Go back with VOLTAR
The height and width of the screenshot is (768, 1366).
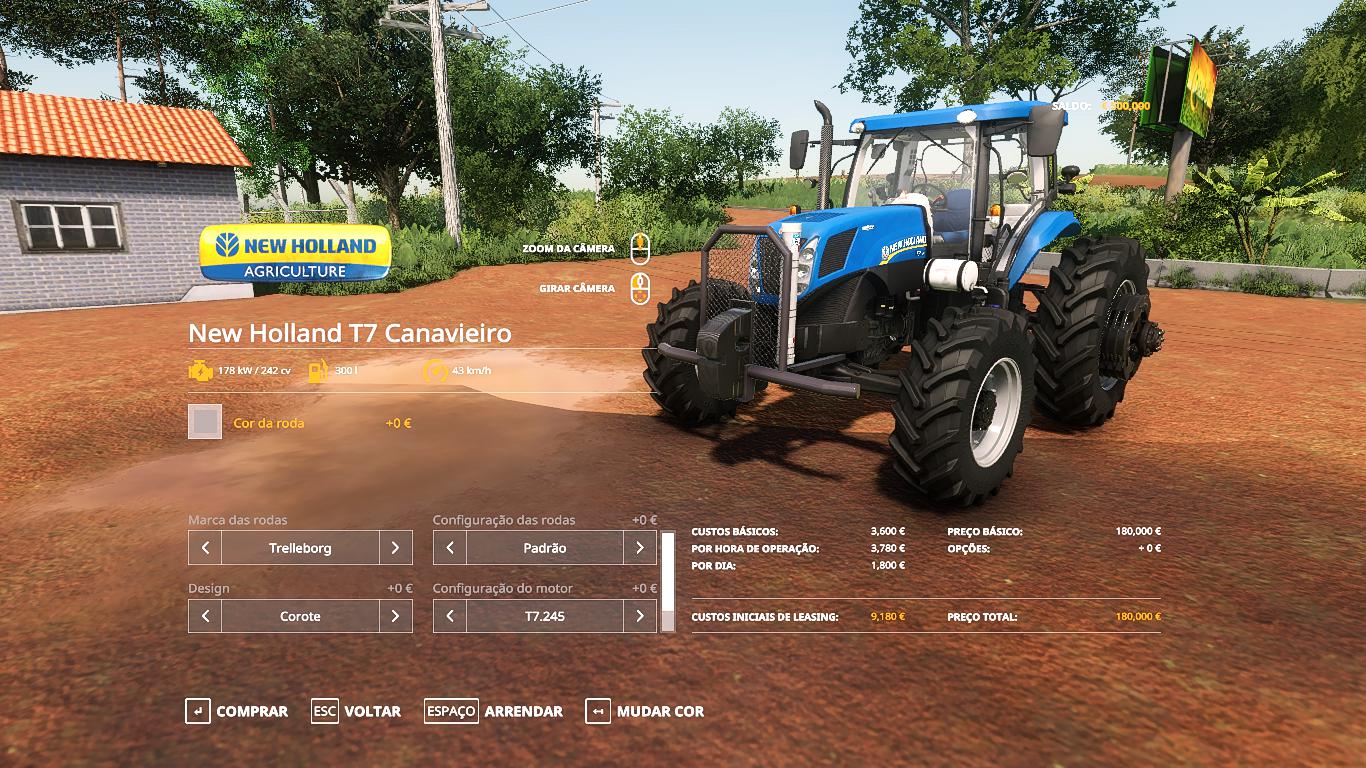tap(372, 711)
